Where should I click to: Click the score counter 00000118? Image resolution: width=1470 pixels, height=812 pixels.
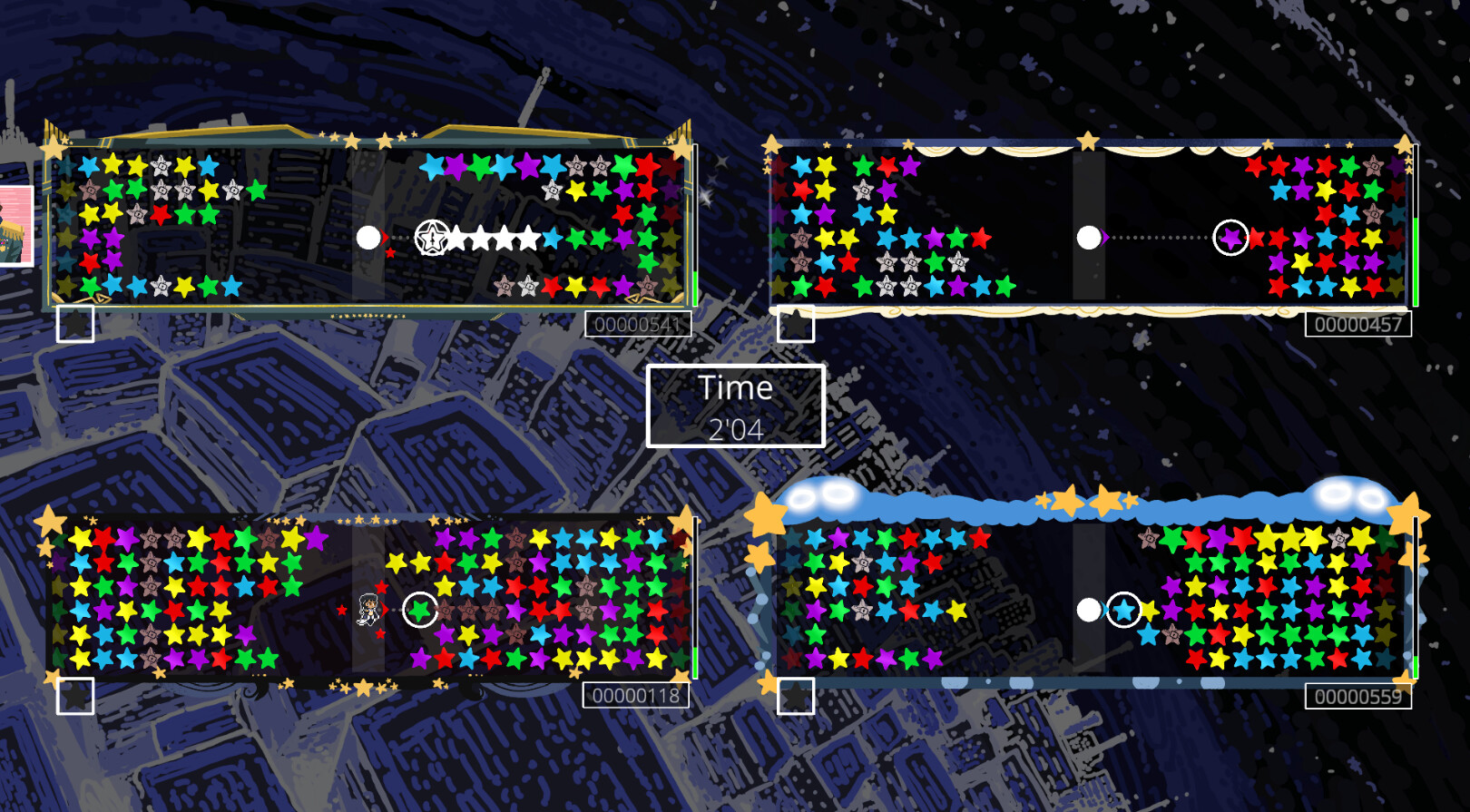point(636,697)
